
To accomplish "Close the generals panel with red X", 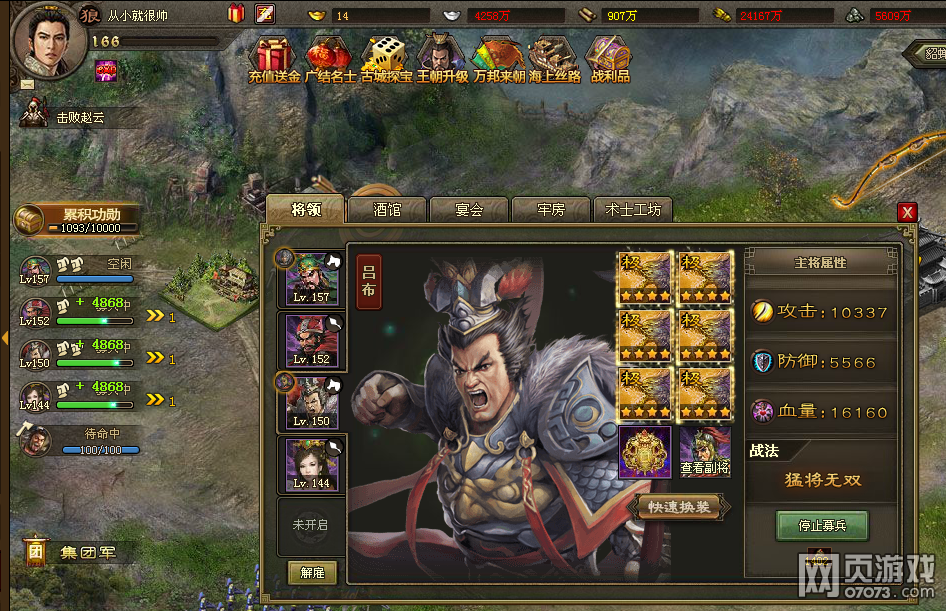I will pos(907,212).
